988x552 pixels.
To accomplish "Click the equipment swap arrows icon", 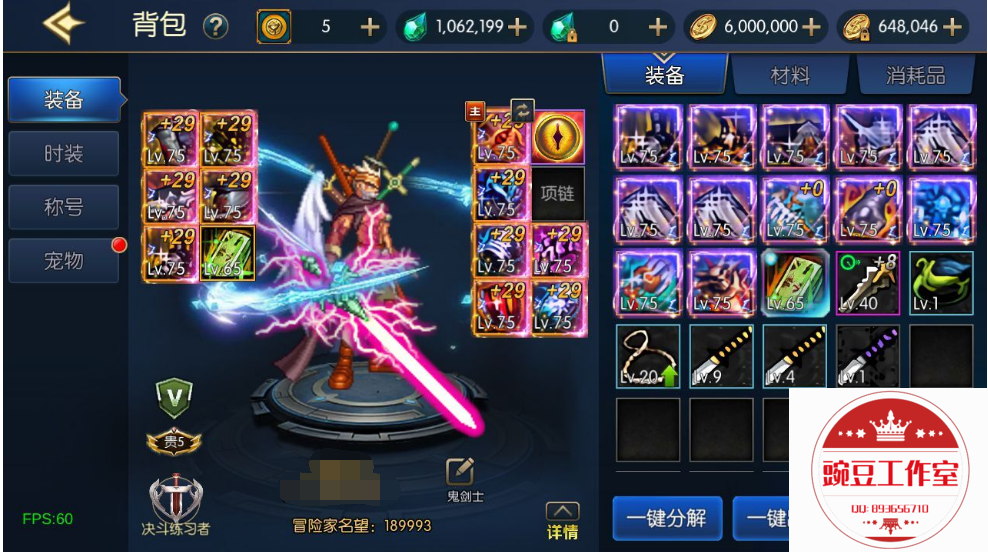I will click(522, 110).
